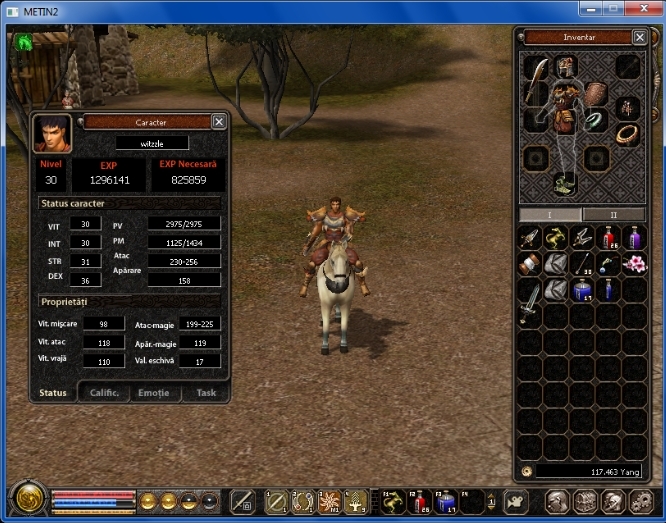
Task: Select the equipped gold bracelet slot
Action: click(627, 133)
